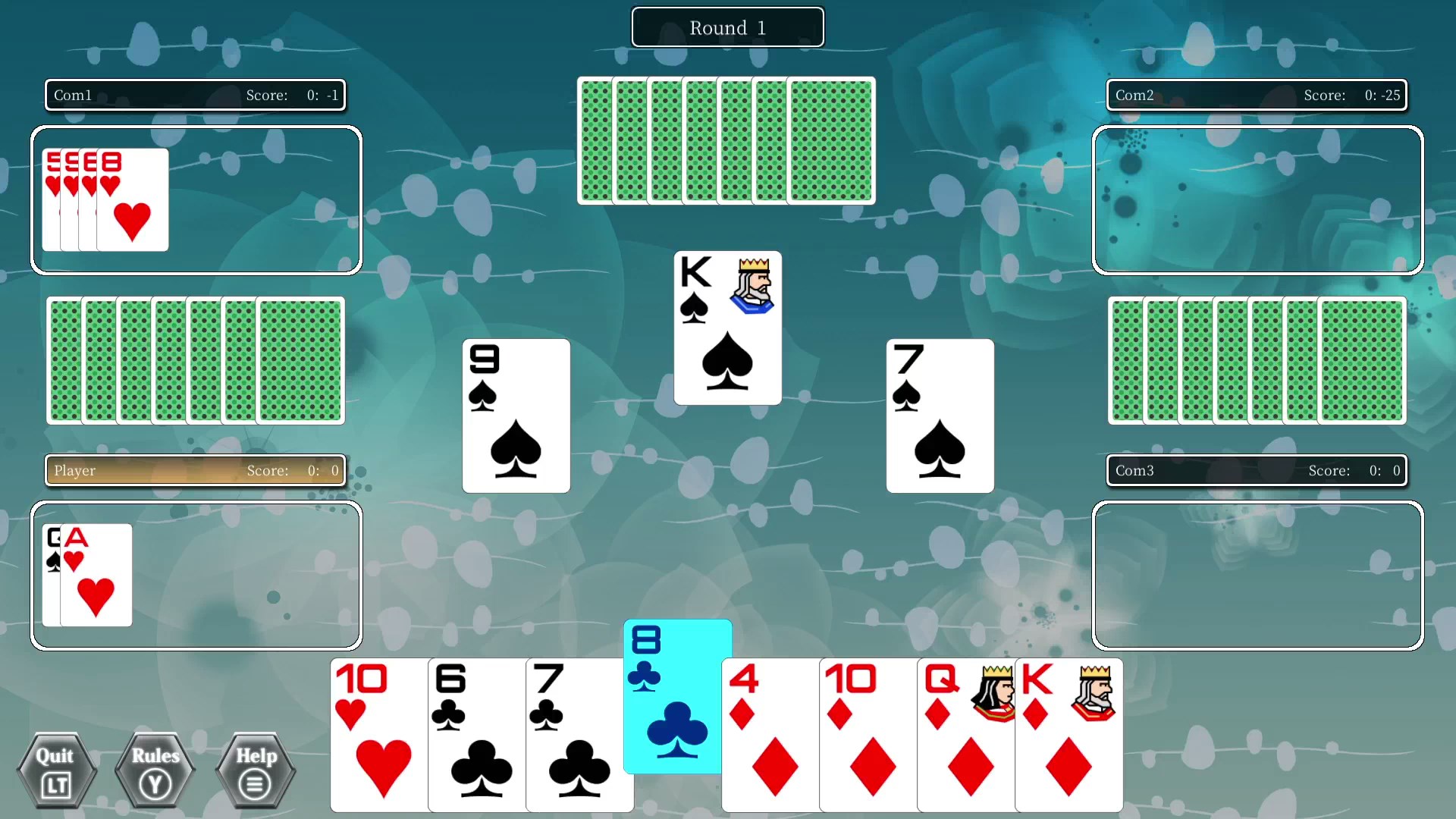Click the King of Spades in the center
1456x819 pixels.
coord(727,328)
